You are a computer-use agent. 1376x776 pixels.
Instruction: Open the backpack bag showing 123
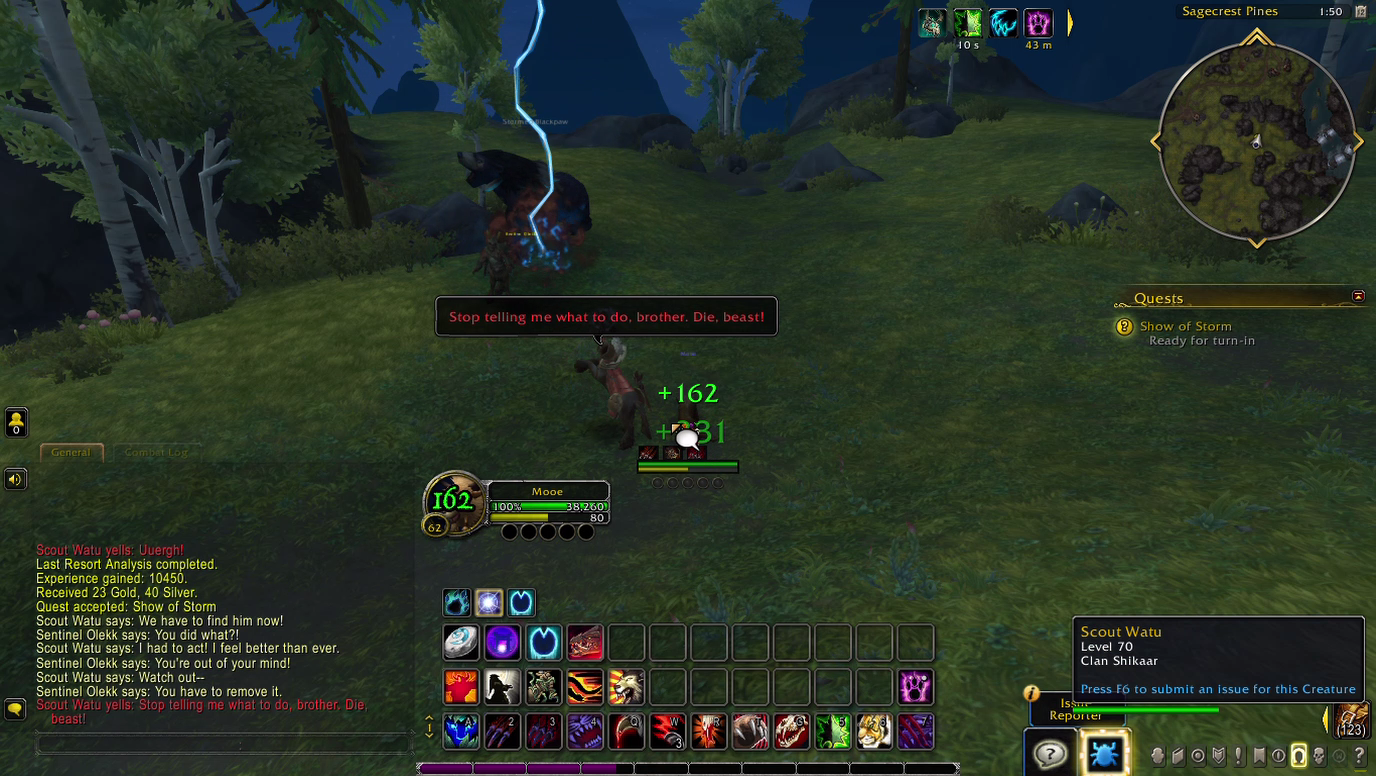(1352, 720)
